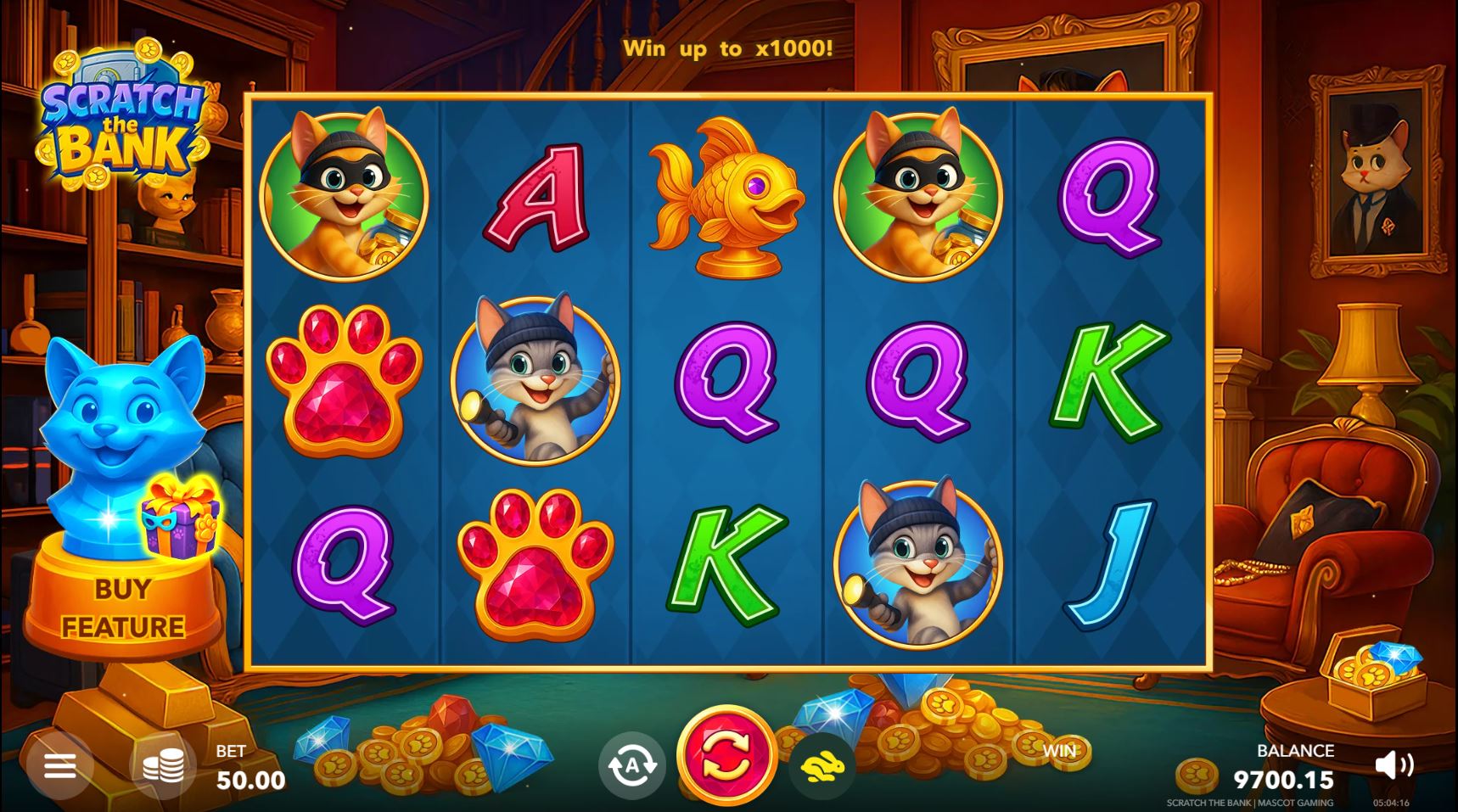Expand options under the BET label
This screenshot has height=812, width=1458.
[x=230, y=751]
